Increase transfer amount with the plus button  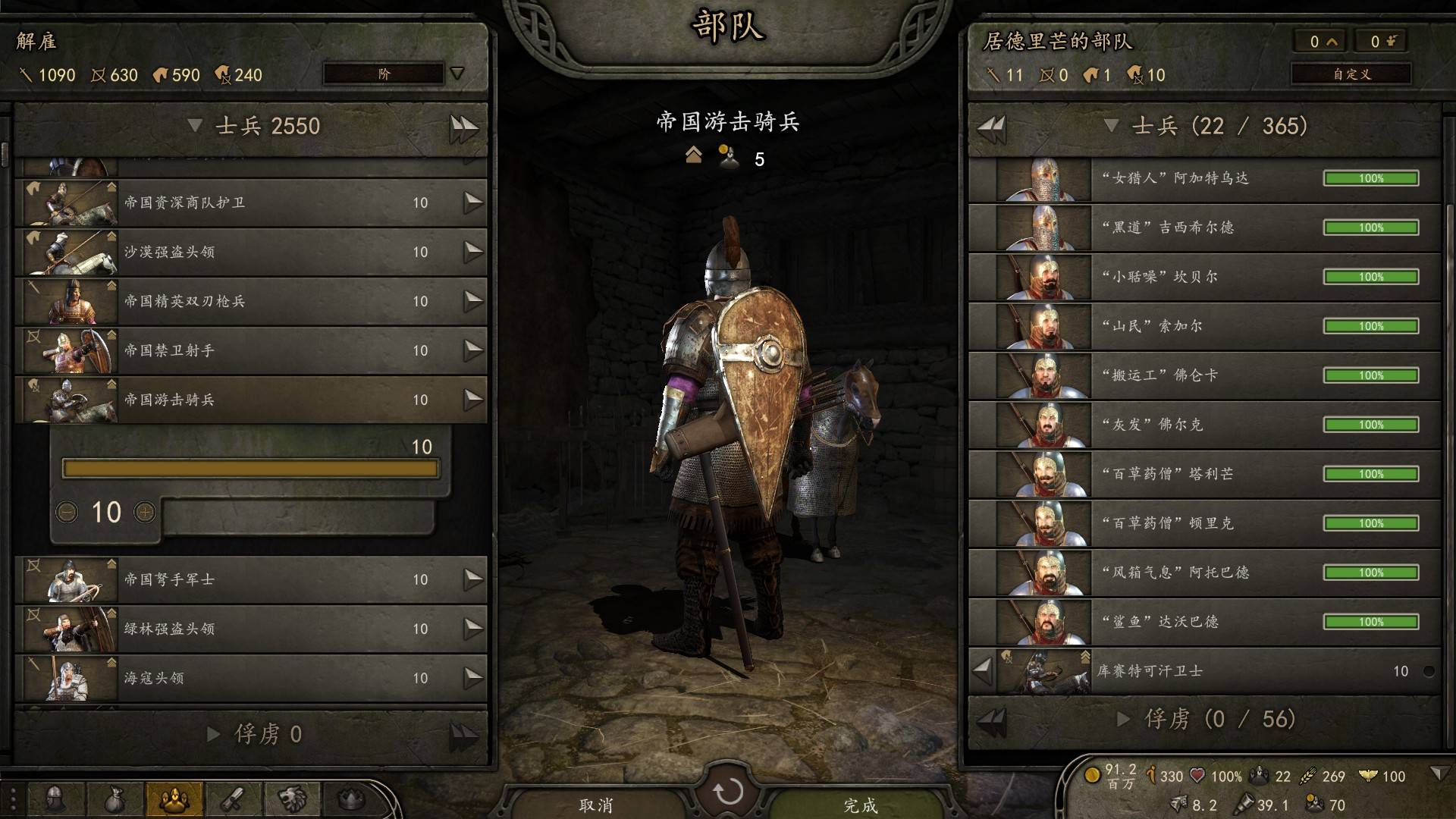[145, 513]
